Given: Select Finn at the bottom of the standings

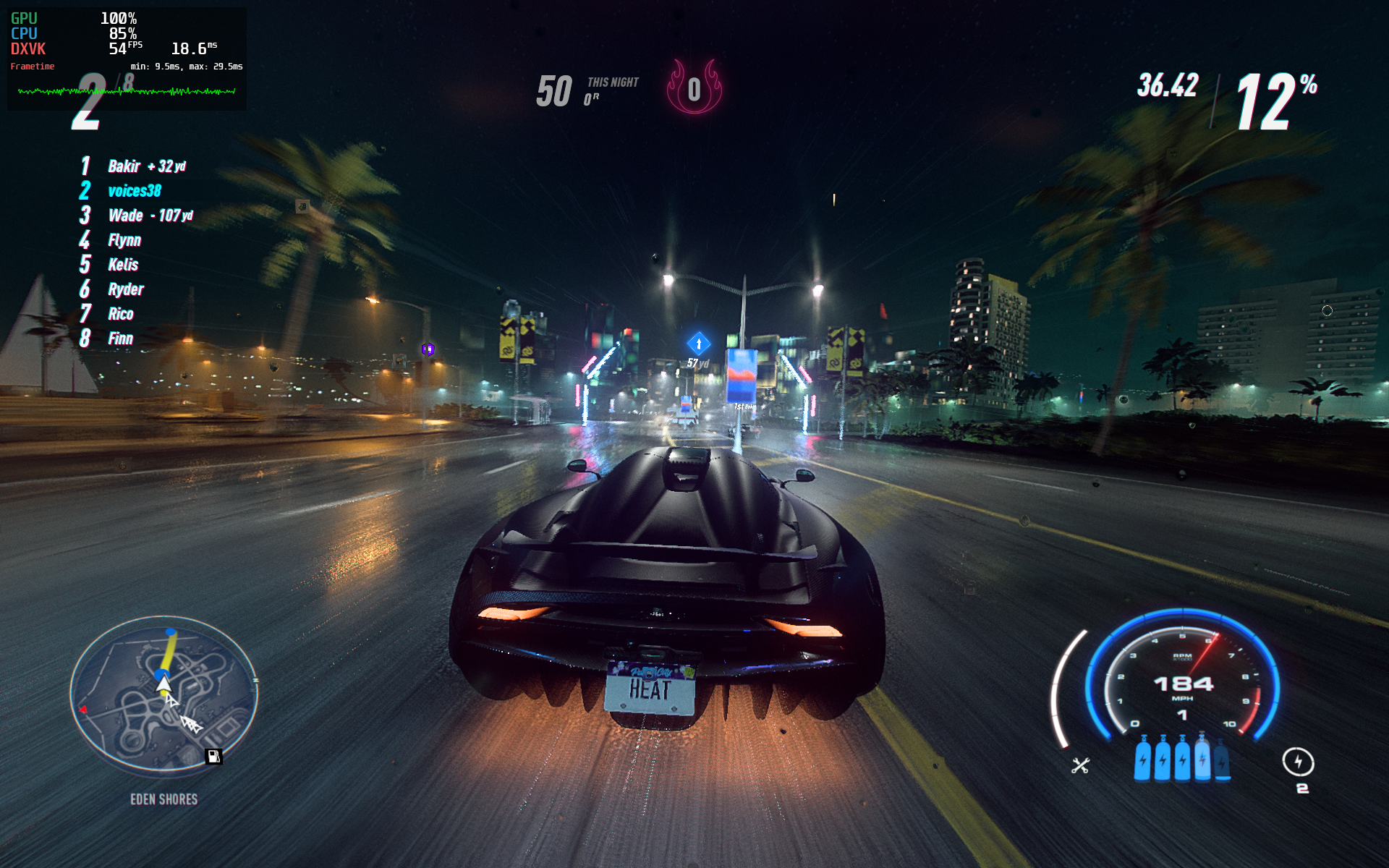Looking at the screenshot, I should [120, 339].
